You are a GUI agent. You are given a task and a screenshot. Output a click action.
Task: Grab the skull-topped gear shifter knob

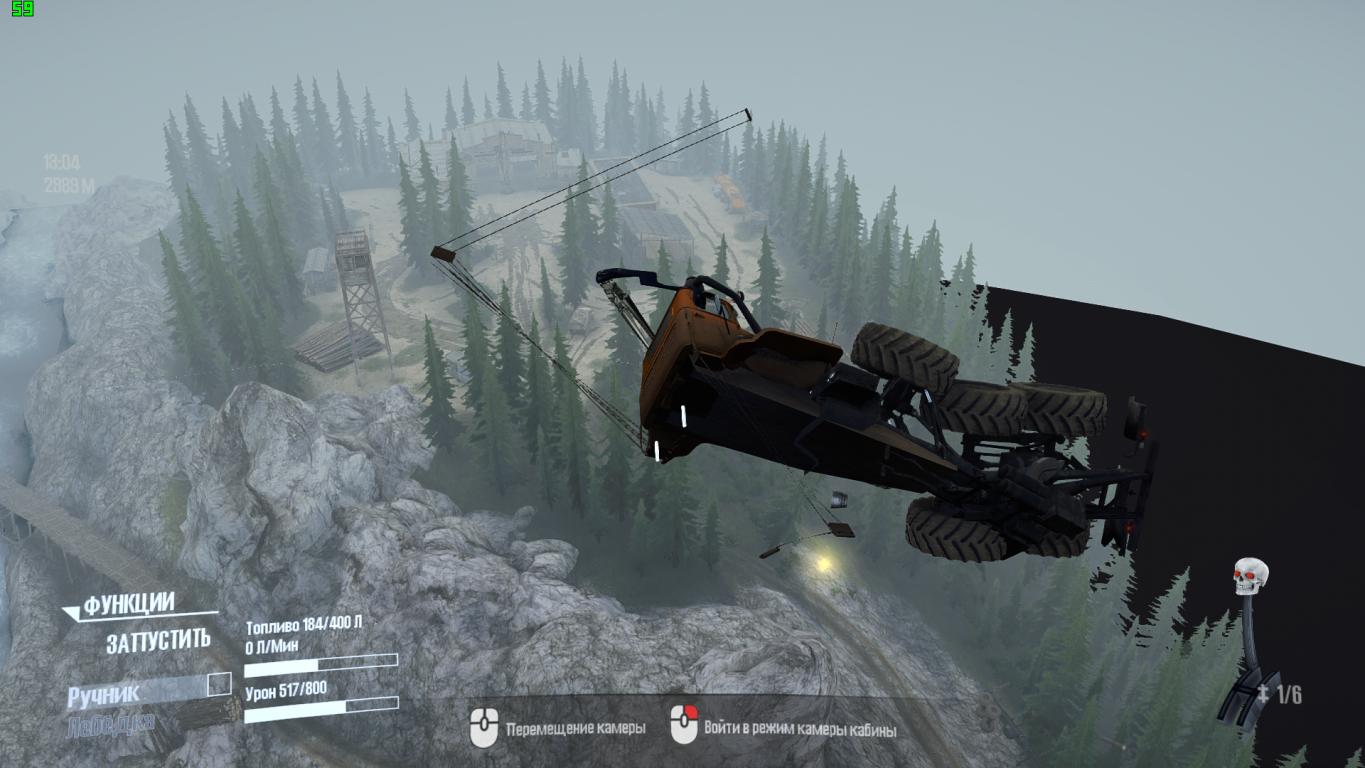[1250, 577]
